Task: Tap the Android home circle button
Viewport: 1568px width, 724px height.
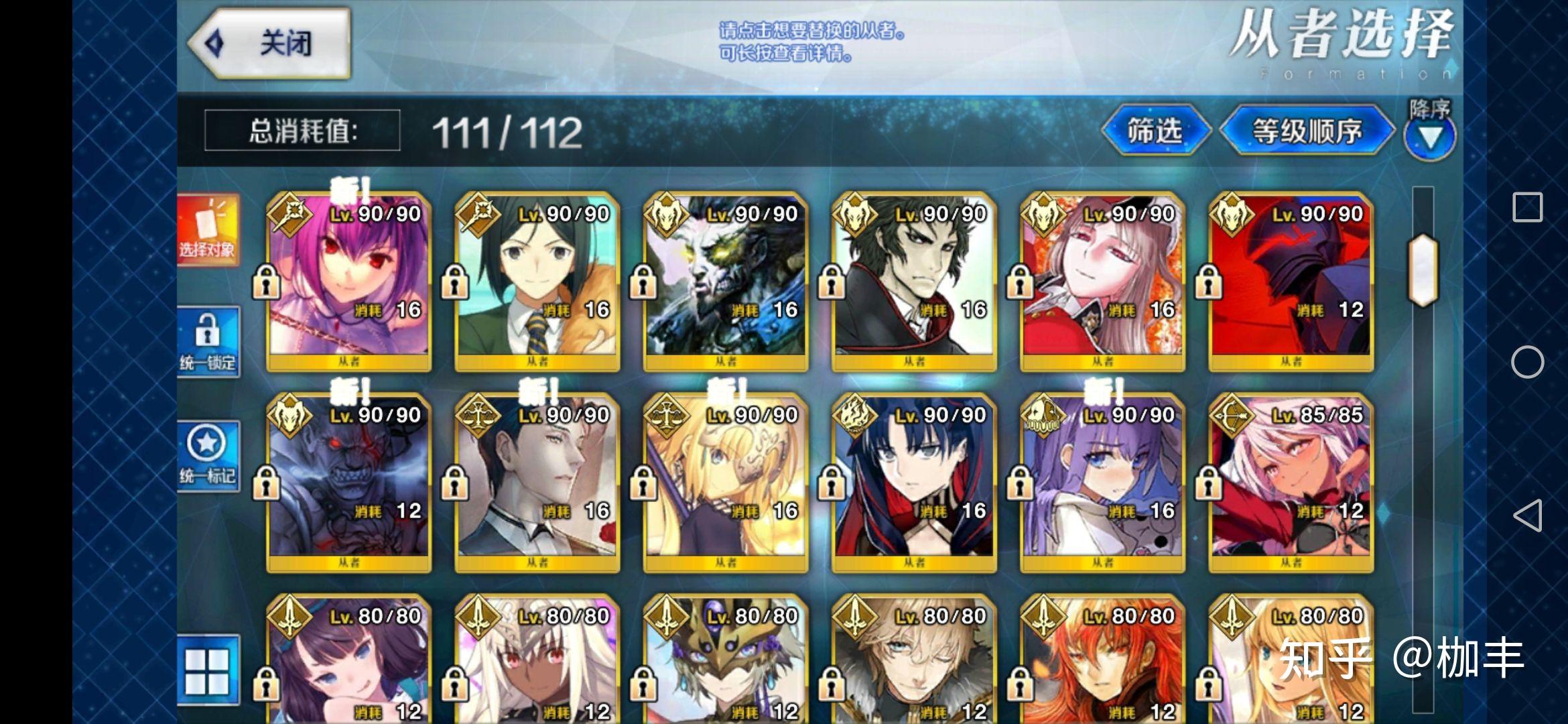Action: (x=1527, y=362)
